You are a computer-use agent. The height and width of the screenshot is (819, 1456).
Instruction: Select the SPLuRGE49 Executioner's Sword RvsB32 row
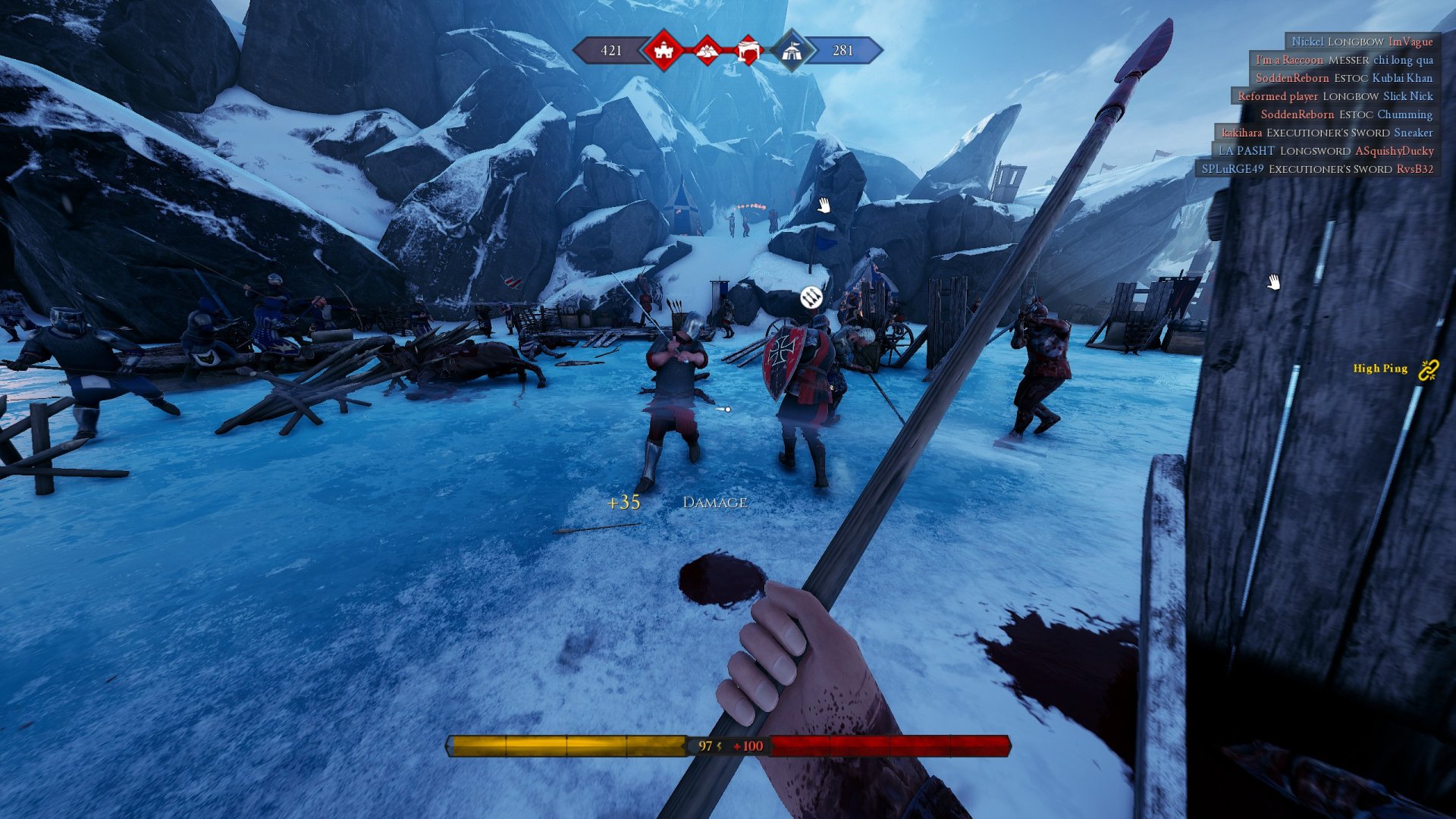(1317, 169)
